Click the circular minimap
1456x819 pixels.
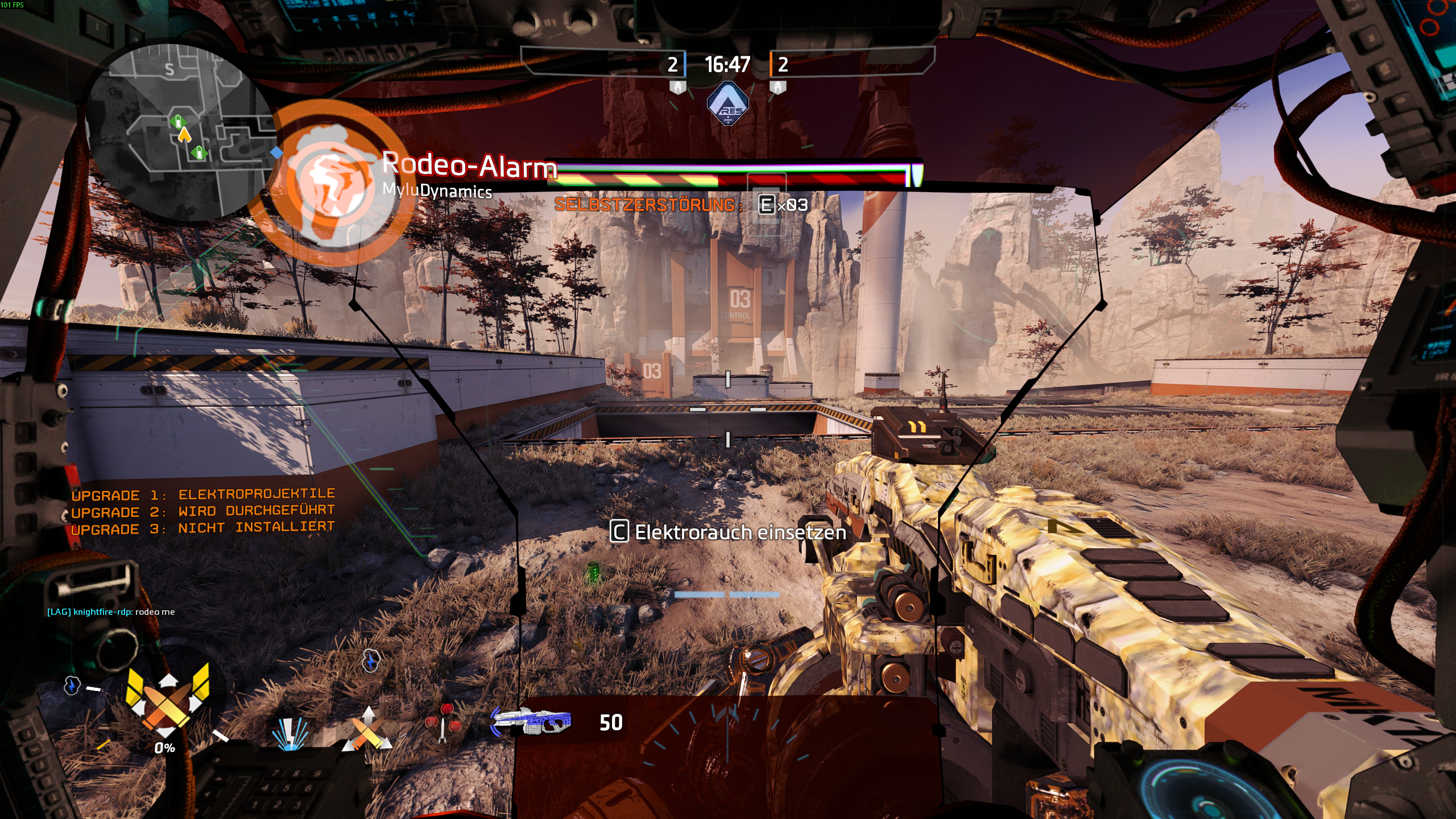pos(181,132)
